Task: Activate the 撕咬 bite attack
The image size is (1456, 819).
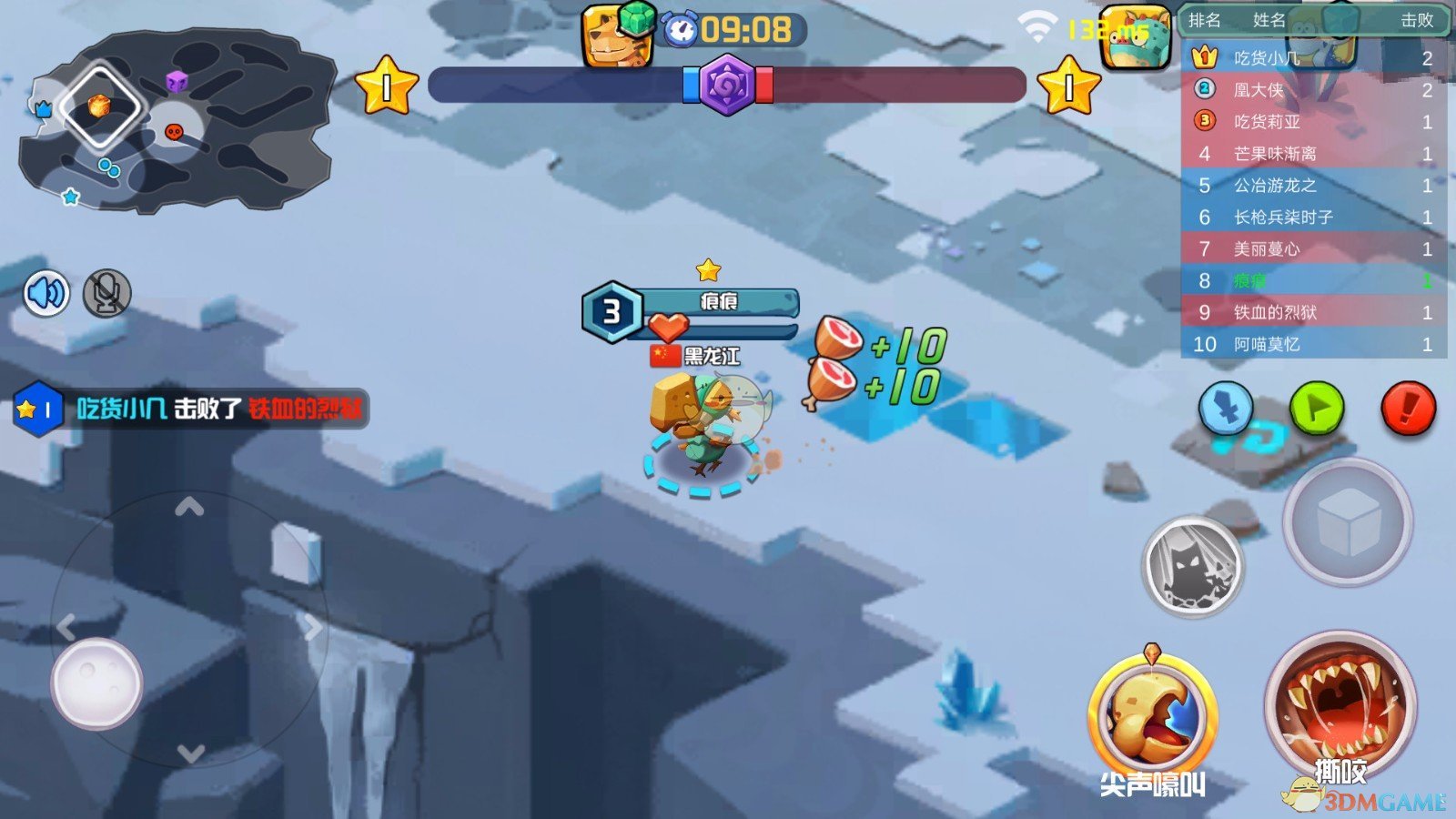Action: tap(1340, 712)
